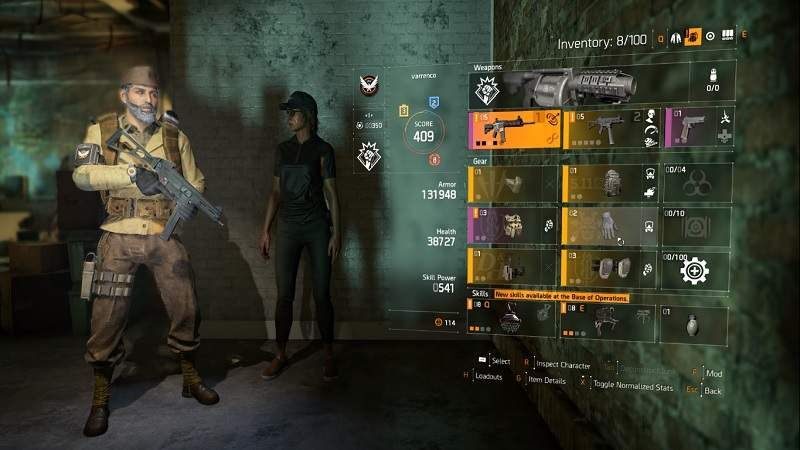Switch to the circular target inventory tab

click(709, 37)
